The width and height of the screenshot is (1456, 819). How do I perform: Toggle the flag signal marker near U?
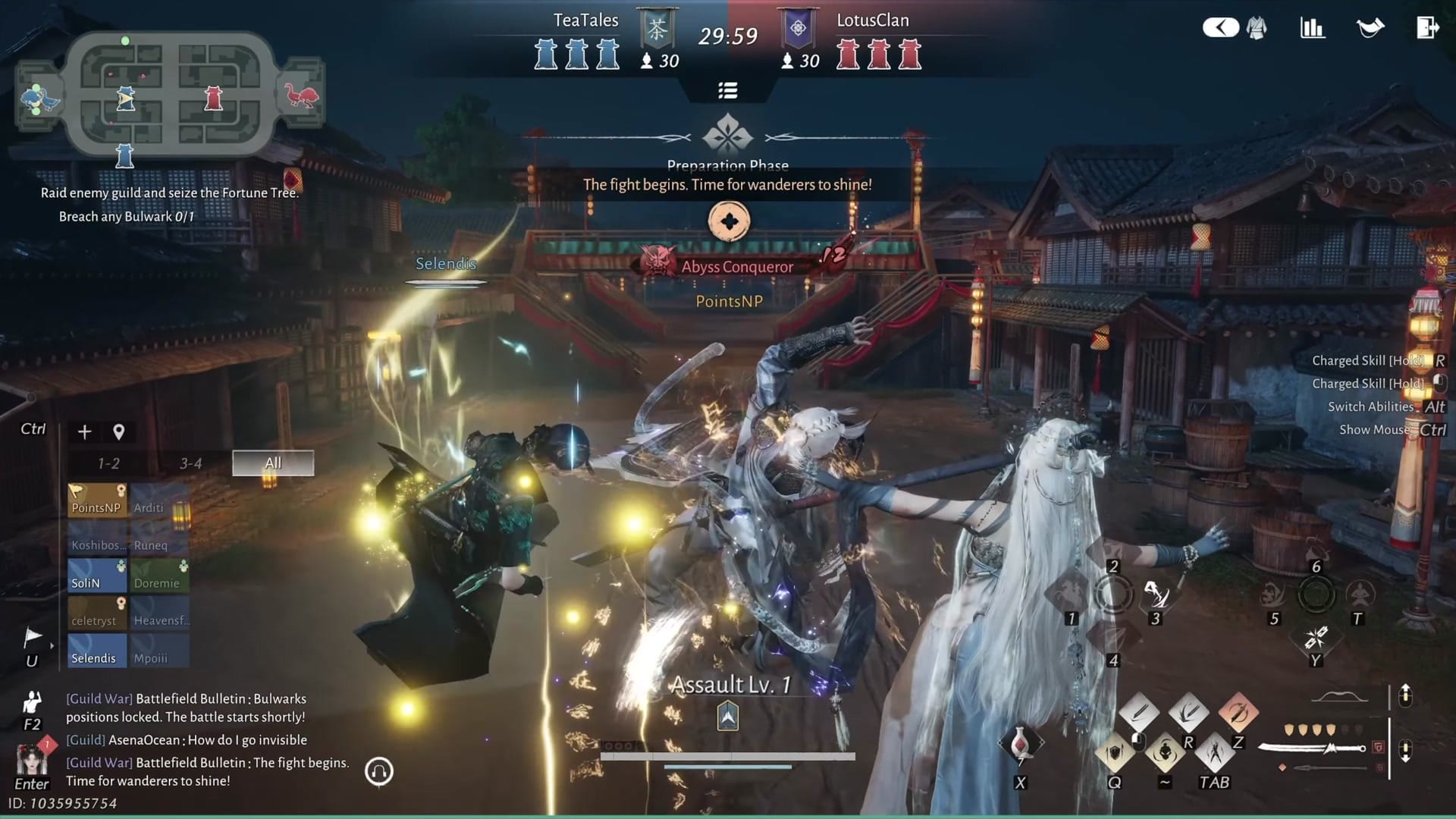click(x=30, y=637)
